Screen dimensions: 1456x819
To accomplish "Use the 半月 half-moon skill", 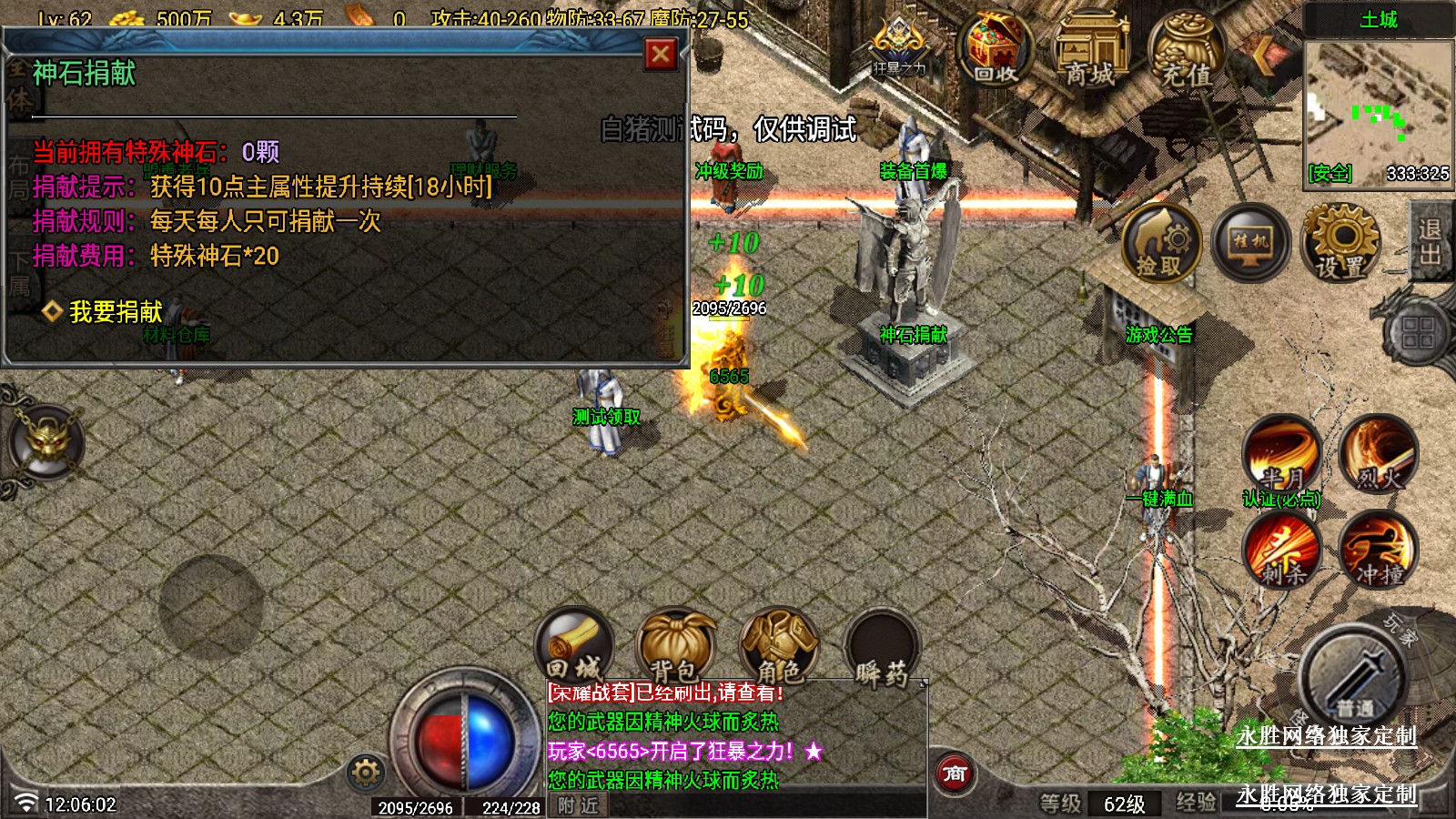I will click(1281, 455).
